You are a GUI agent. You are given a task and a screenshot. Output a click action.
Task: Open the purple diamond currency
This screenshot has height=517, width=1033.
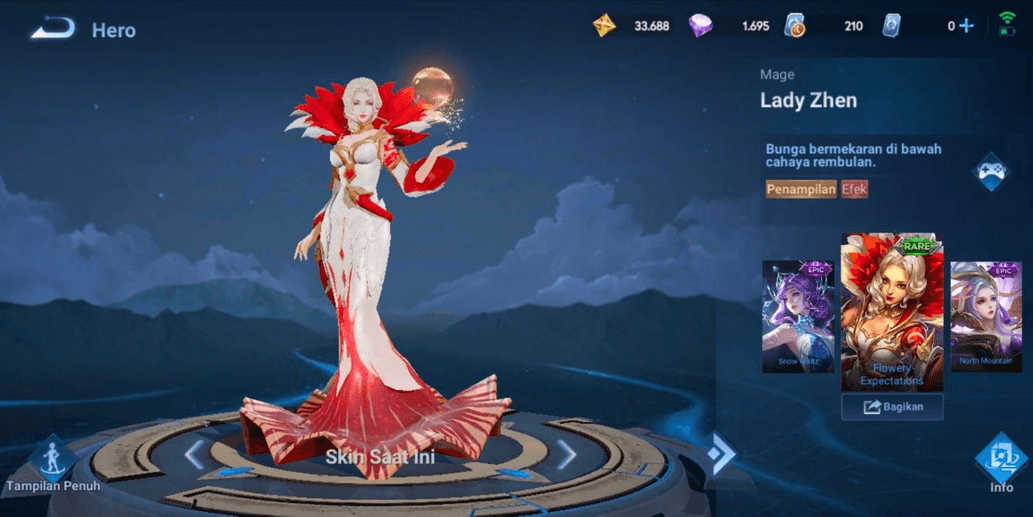701,26
